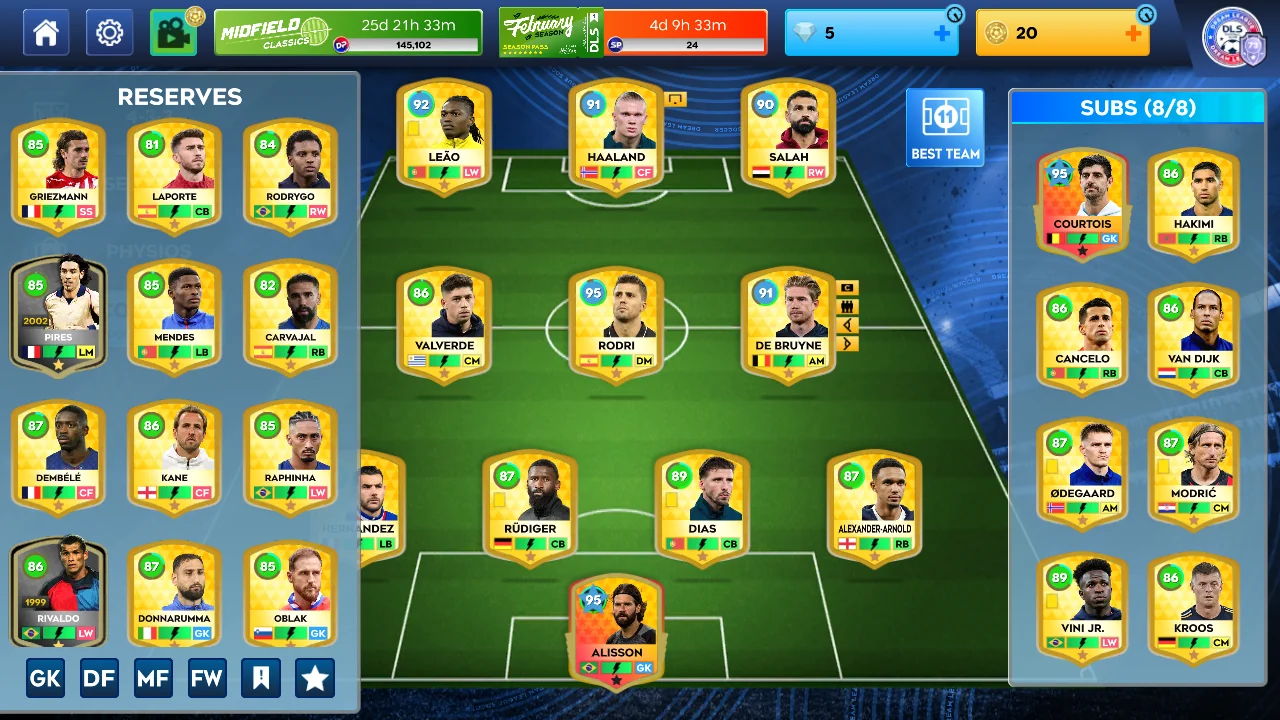
Task: Buy more coins with the plus button
Action: pyautogui.click(x=1132, y=33)
